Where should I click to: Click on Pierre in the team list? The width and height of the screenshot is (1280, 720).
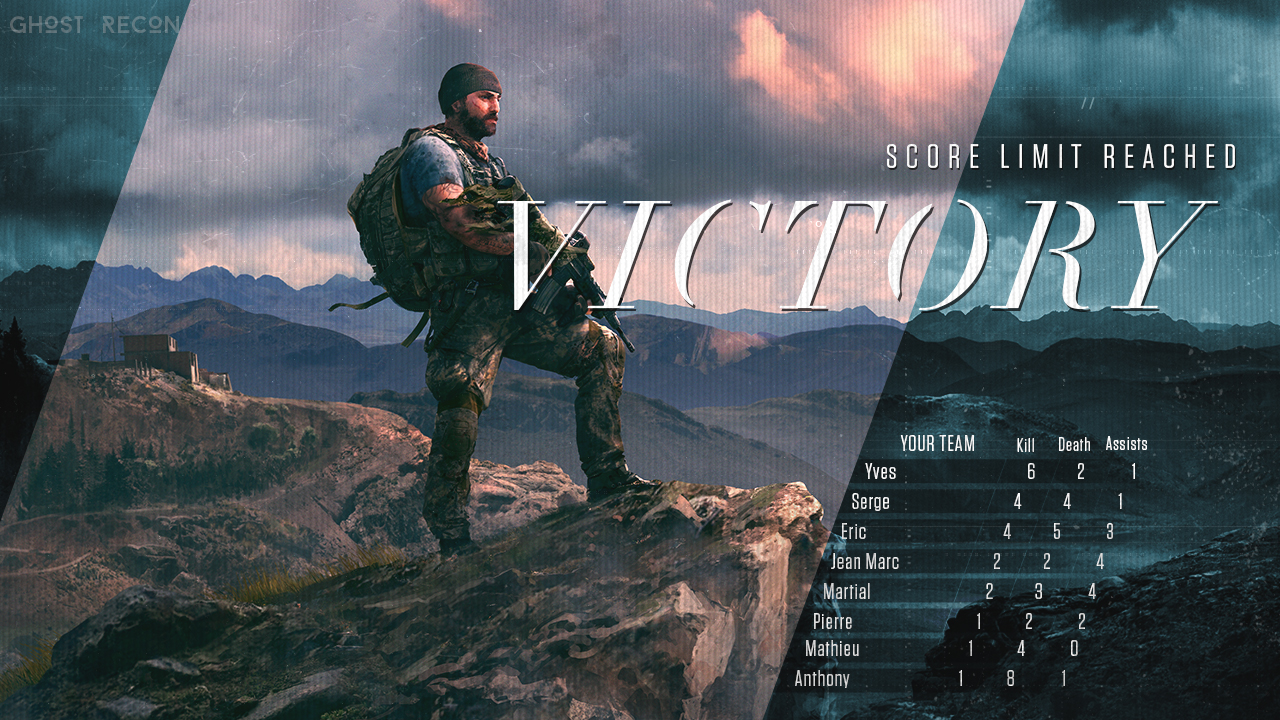(x=832, y=622)
